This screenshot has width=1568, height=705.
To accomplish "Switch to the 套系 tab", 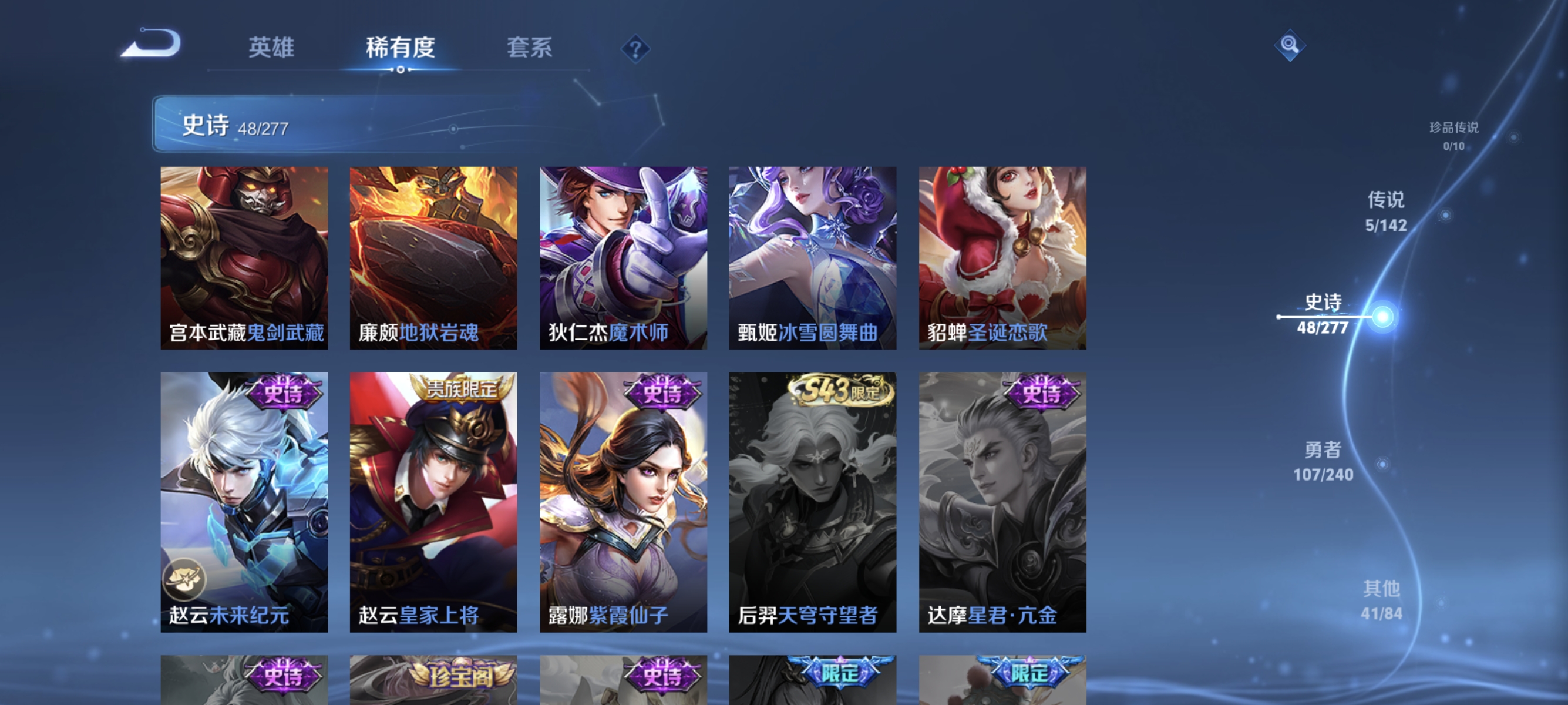I will coord(530,48).
